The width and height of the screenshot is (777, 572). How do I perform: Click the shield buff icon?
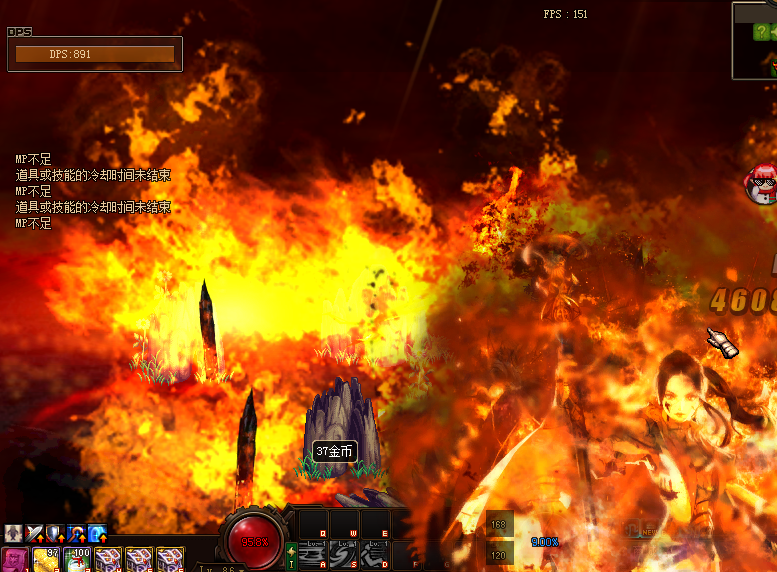55,534
